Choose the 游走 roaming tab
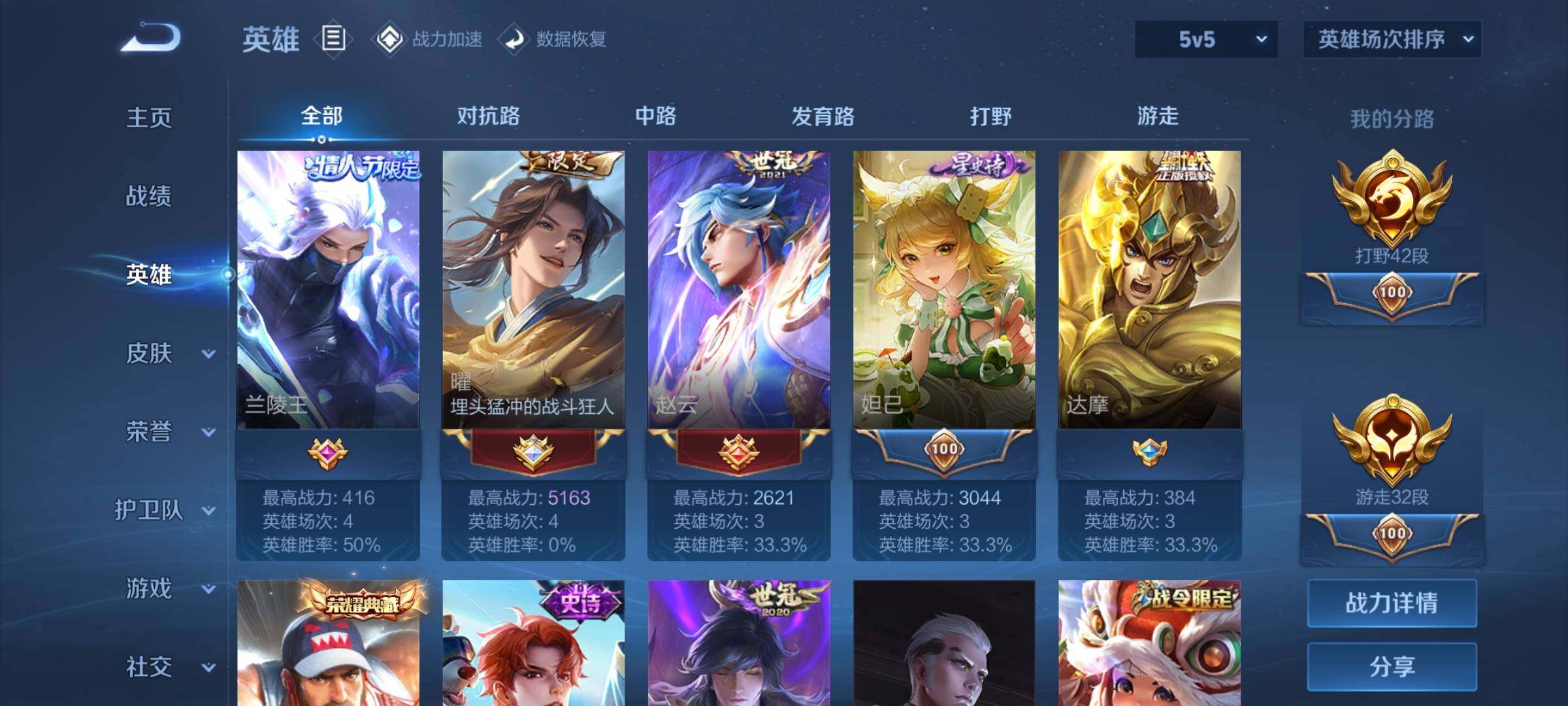 tap(1158, 116)
